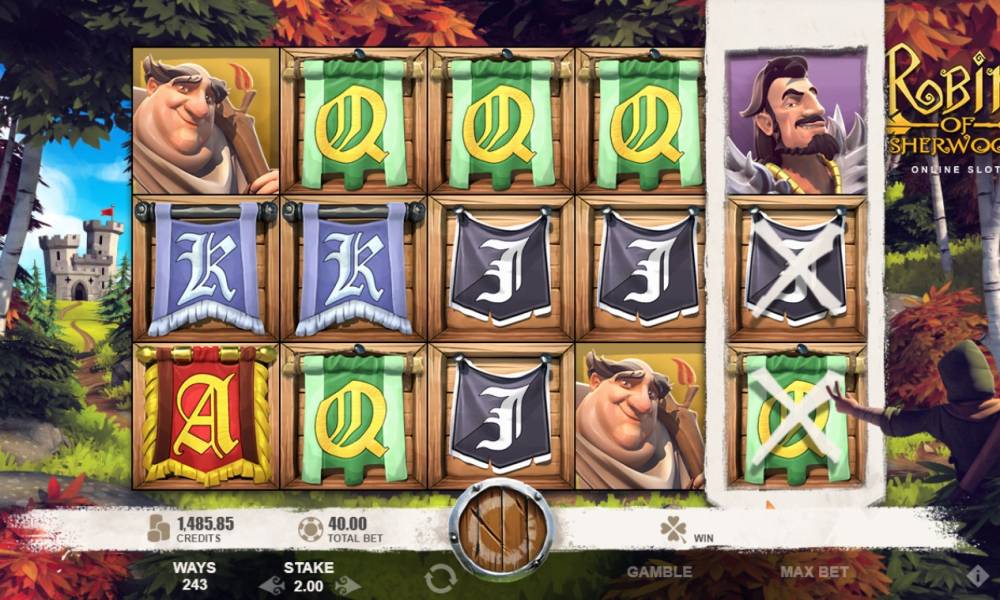Set the Max Bet
The height and width of the screenshot is (600, 1000).
pyautogui.click(x=814, y=572)
